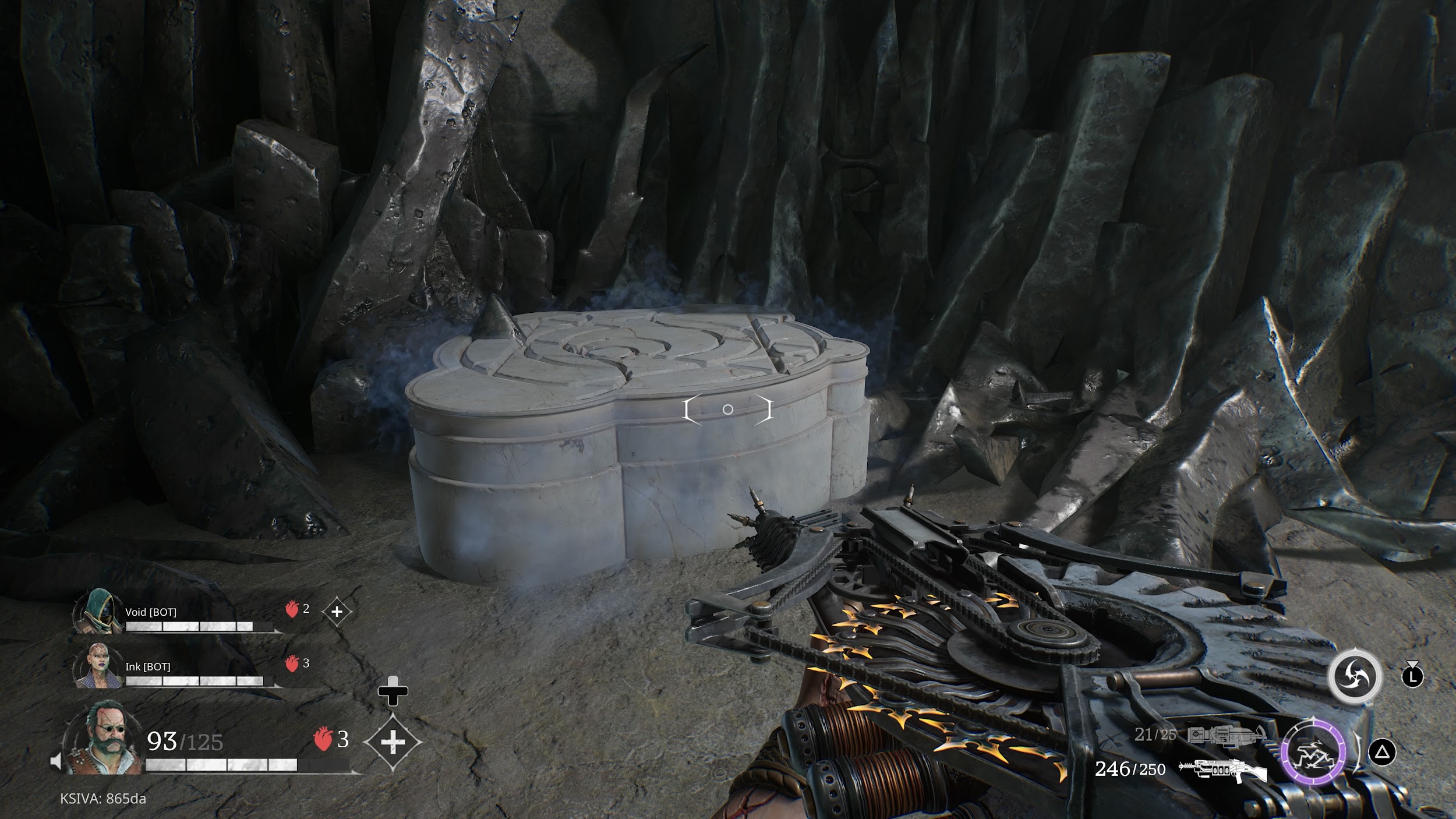This screenshot has height=819, width=1456.
Task: Switch to the dimmed secondary weapon
Action: (x=1227, y=735)
